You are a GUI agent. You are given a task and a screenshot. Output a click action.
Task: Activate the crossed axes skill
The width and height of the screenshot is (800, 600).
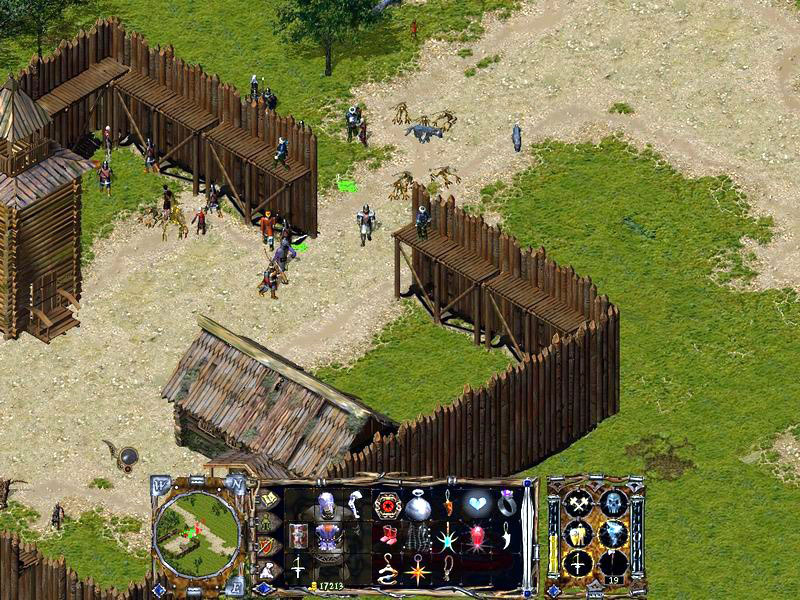tap(578, 503)
